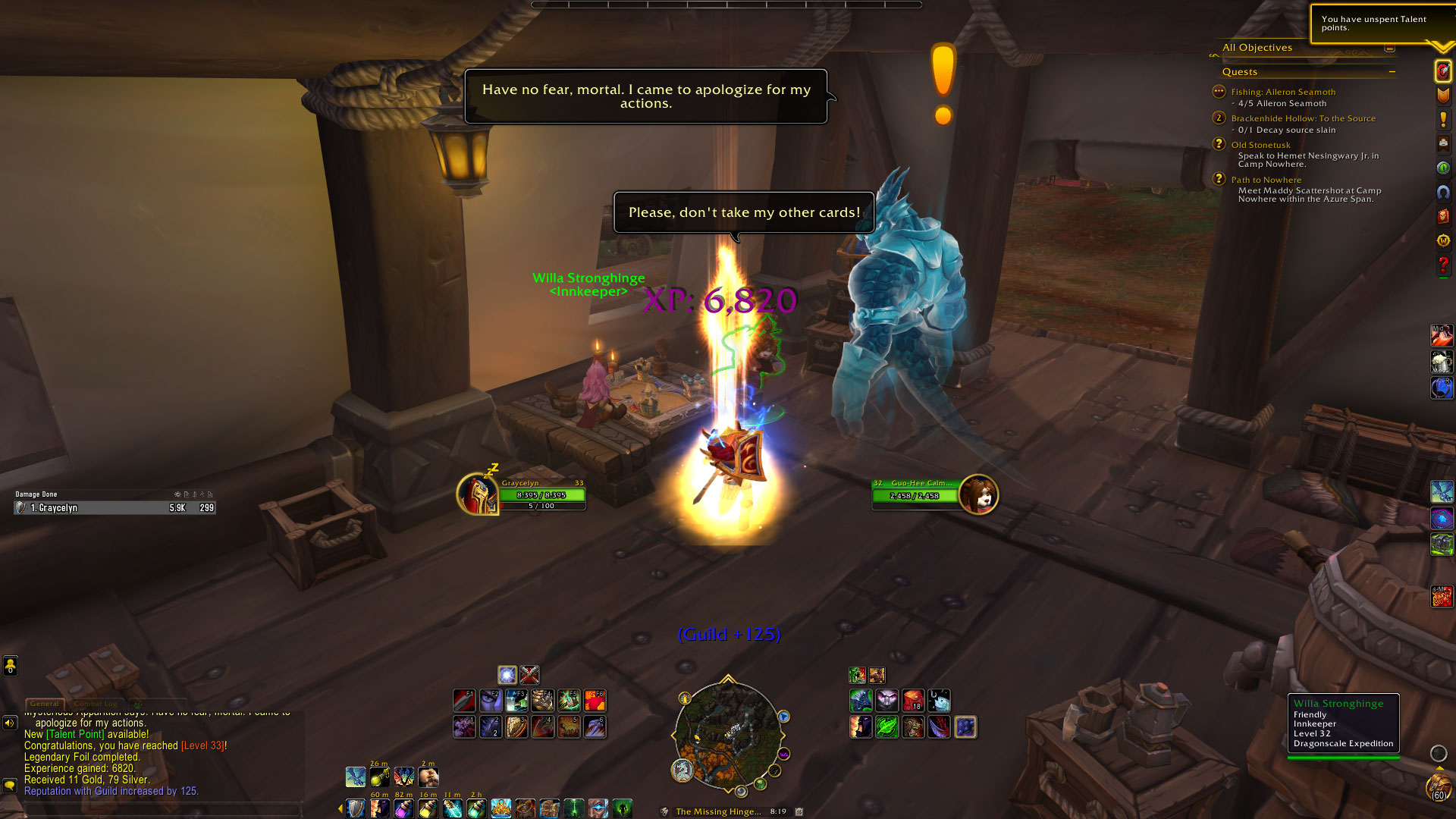1456x819 pixels.
Task: Click the pandaren target portrait
Action: pos(978,494)
